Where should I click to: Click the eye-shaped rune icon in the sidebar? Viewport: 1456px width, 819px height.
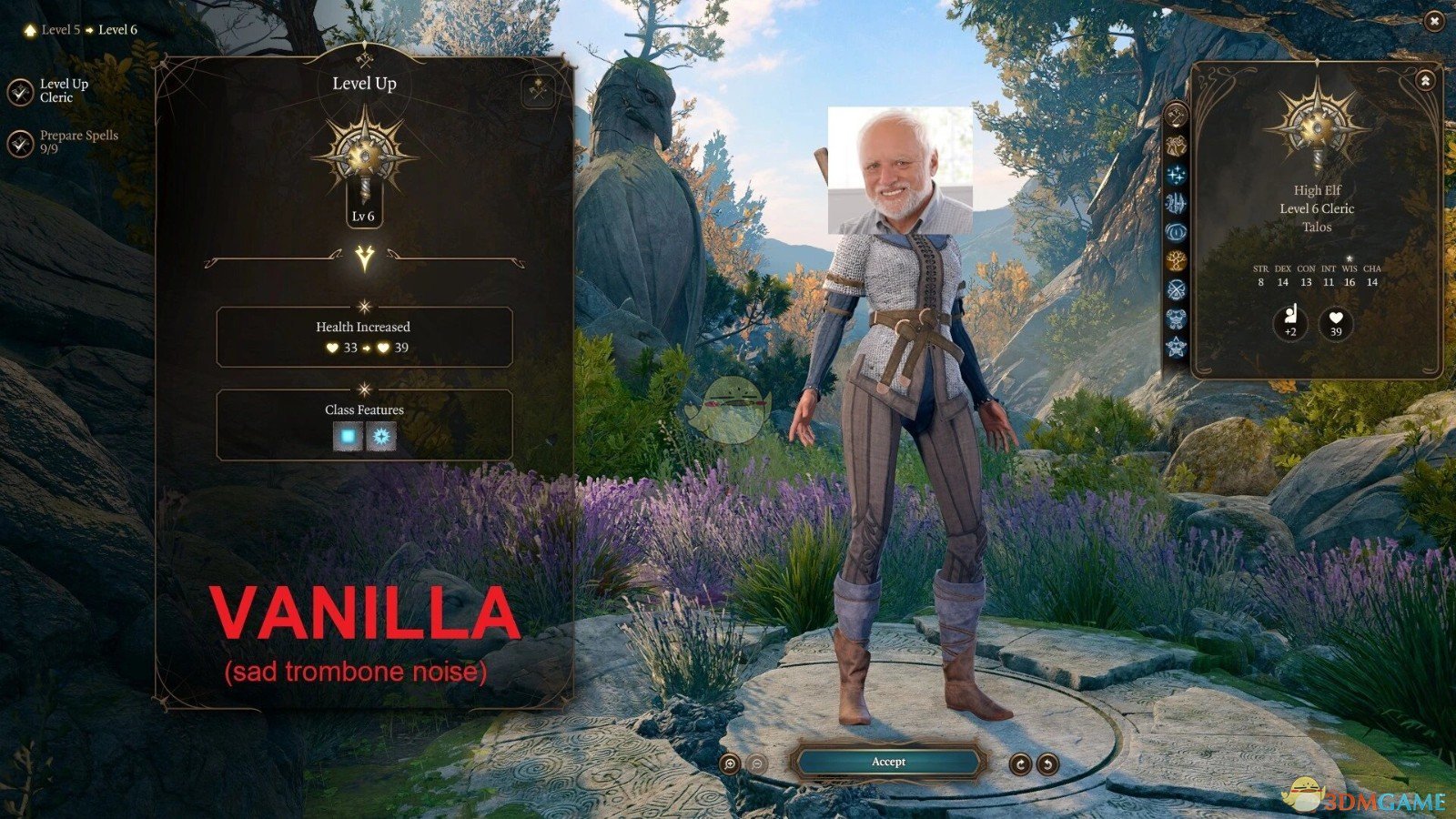(x=1178, y=233)
